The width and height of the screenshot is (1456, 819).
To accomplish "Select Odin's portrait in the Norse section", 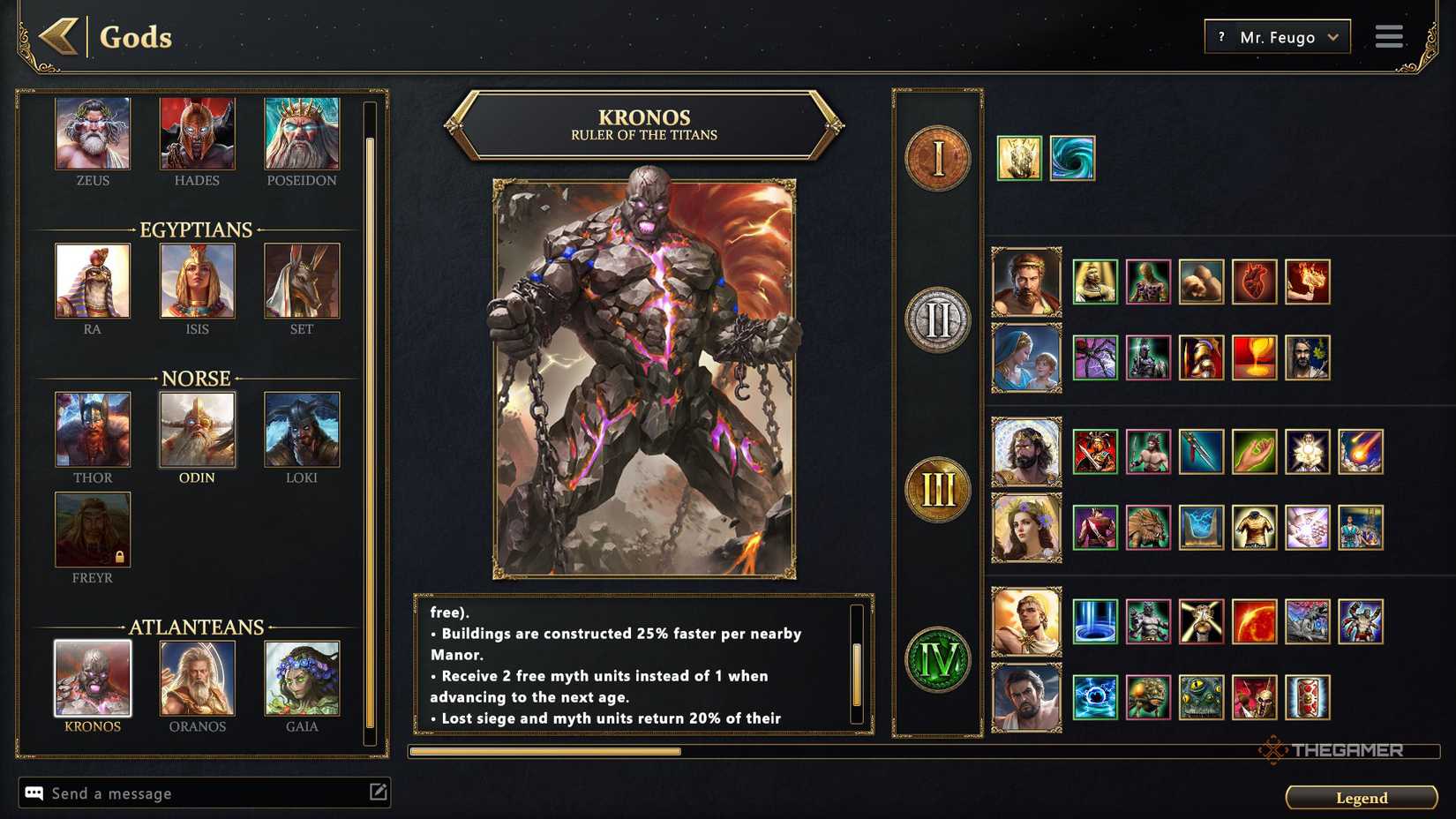I will 197,431.
